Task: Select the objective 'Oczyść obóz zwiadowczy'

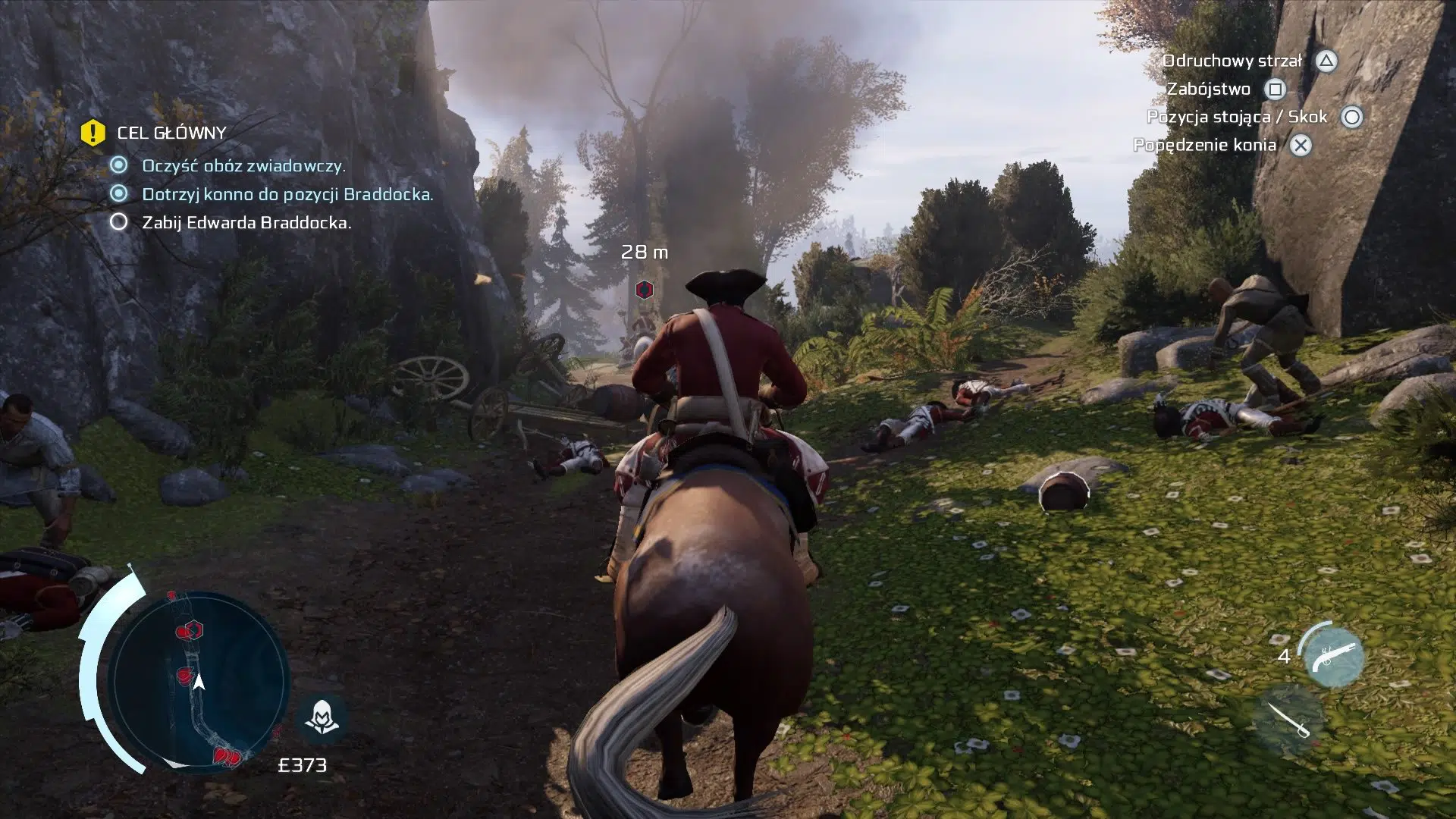Action: click(x=243, y=165)
